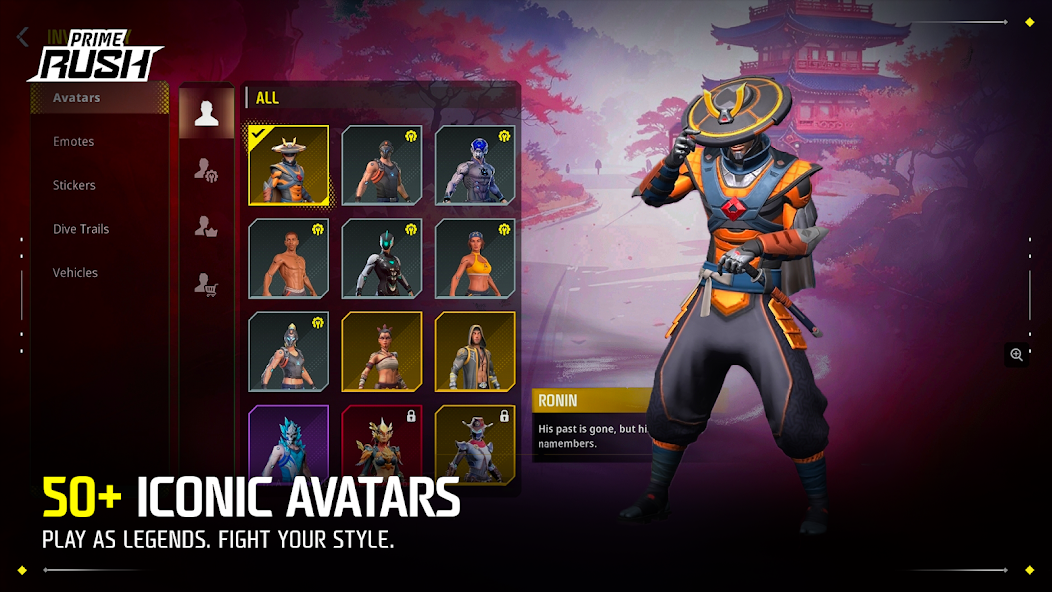Pick the shirtless male avatar
The height and width of the screenshot is (592, 1052).
click(x=288, y=258)
